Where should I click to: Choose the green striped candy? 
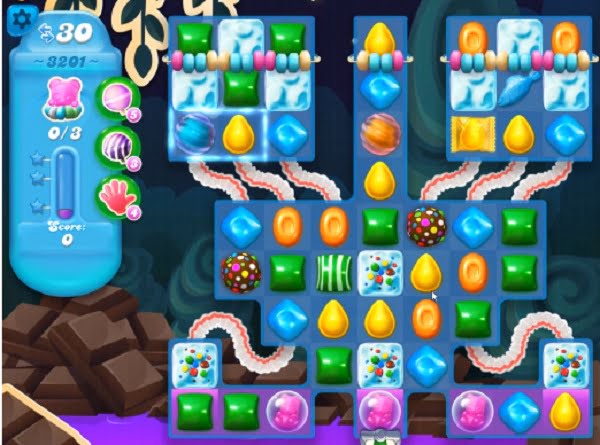pos(331,271)
